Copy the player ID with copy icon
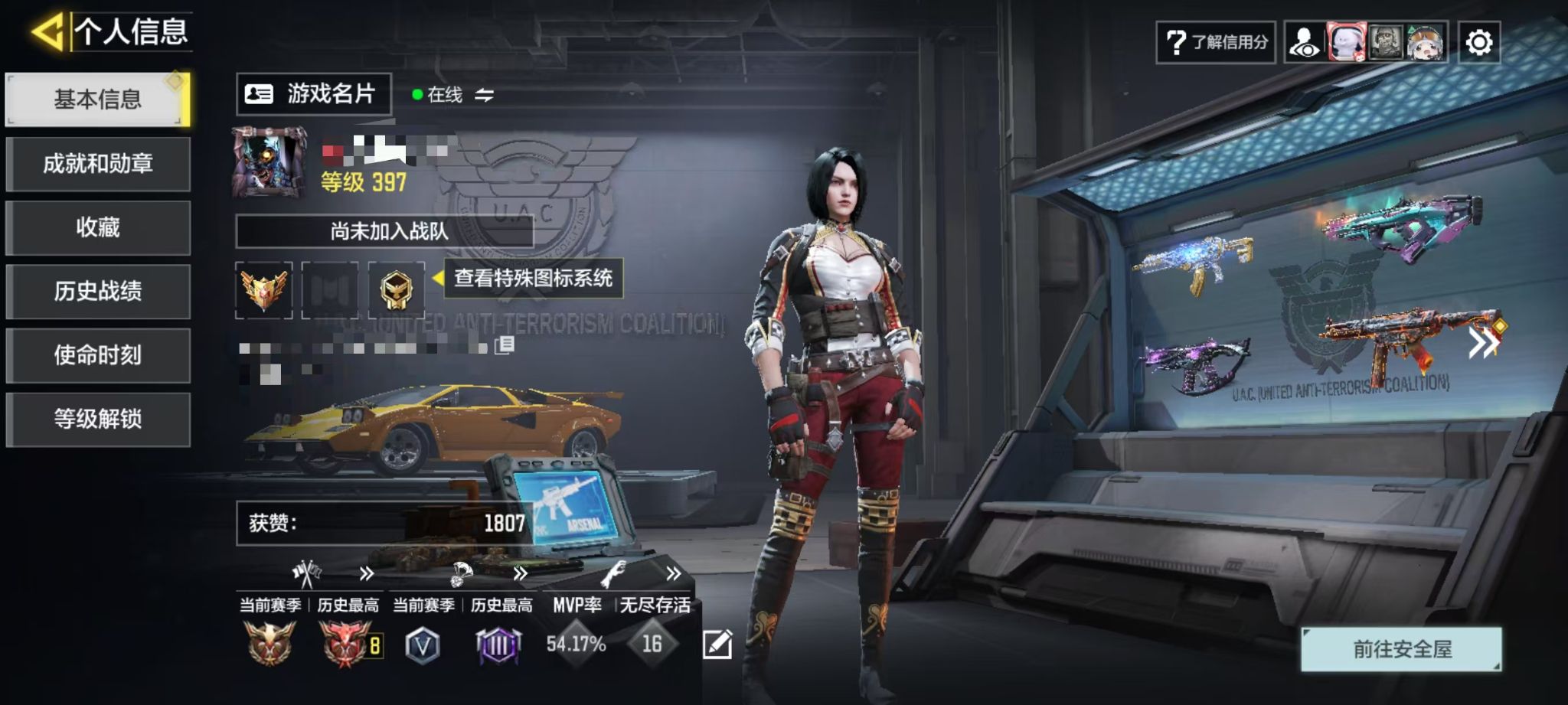This screenshot has width=1568, height=705. (x=504, y=346)
